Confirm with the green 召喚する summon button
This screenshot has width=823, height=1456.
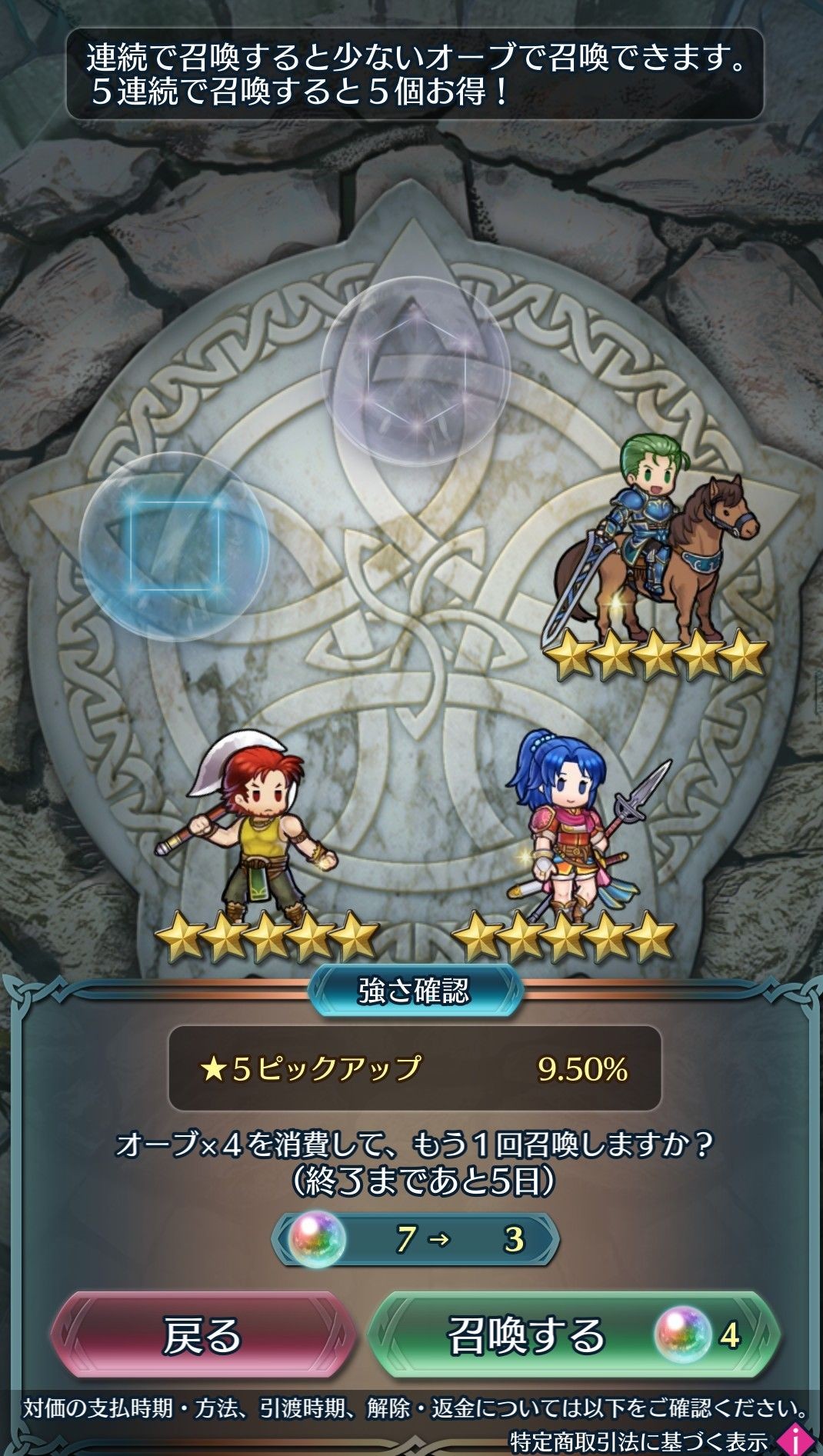[x=573, y=1334]
